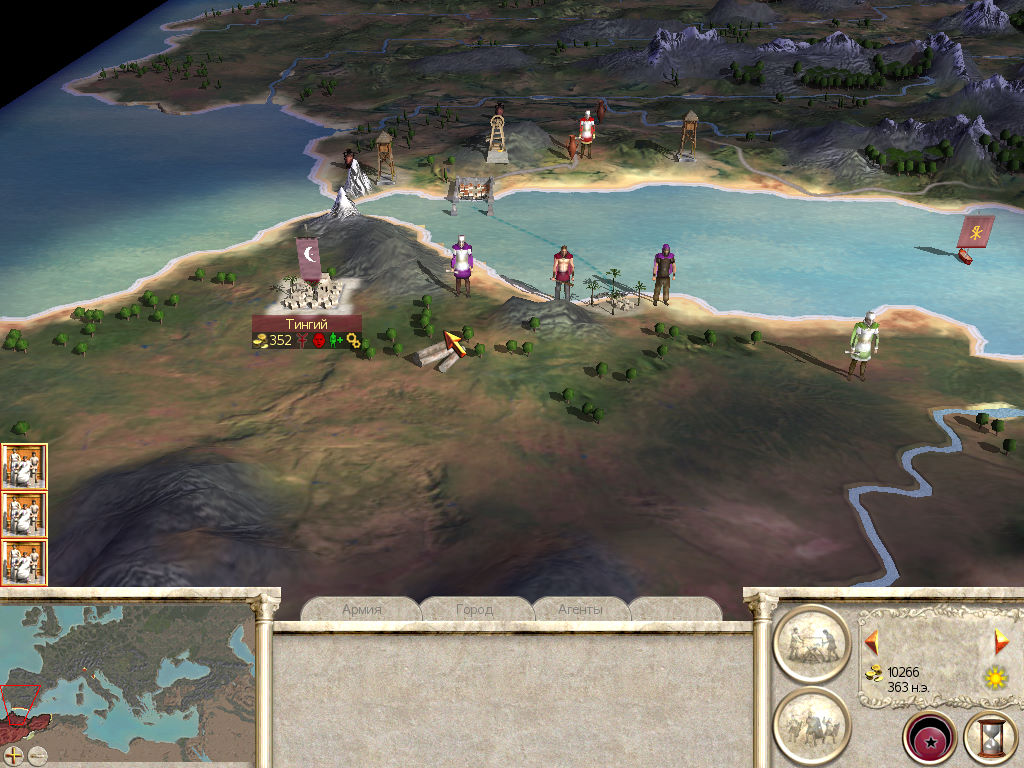Zoom in the minimap with the plus button
This screenshot has height=768, width=1024.
14,755
